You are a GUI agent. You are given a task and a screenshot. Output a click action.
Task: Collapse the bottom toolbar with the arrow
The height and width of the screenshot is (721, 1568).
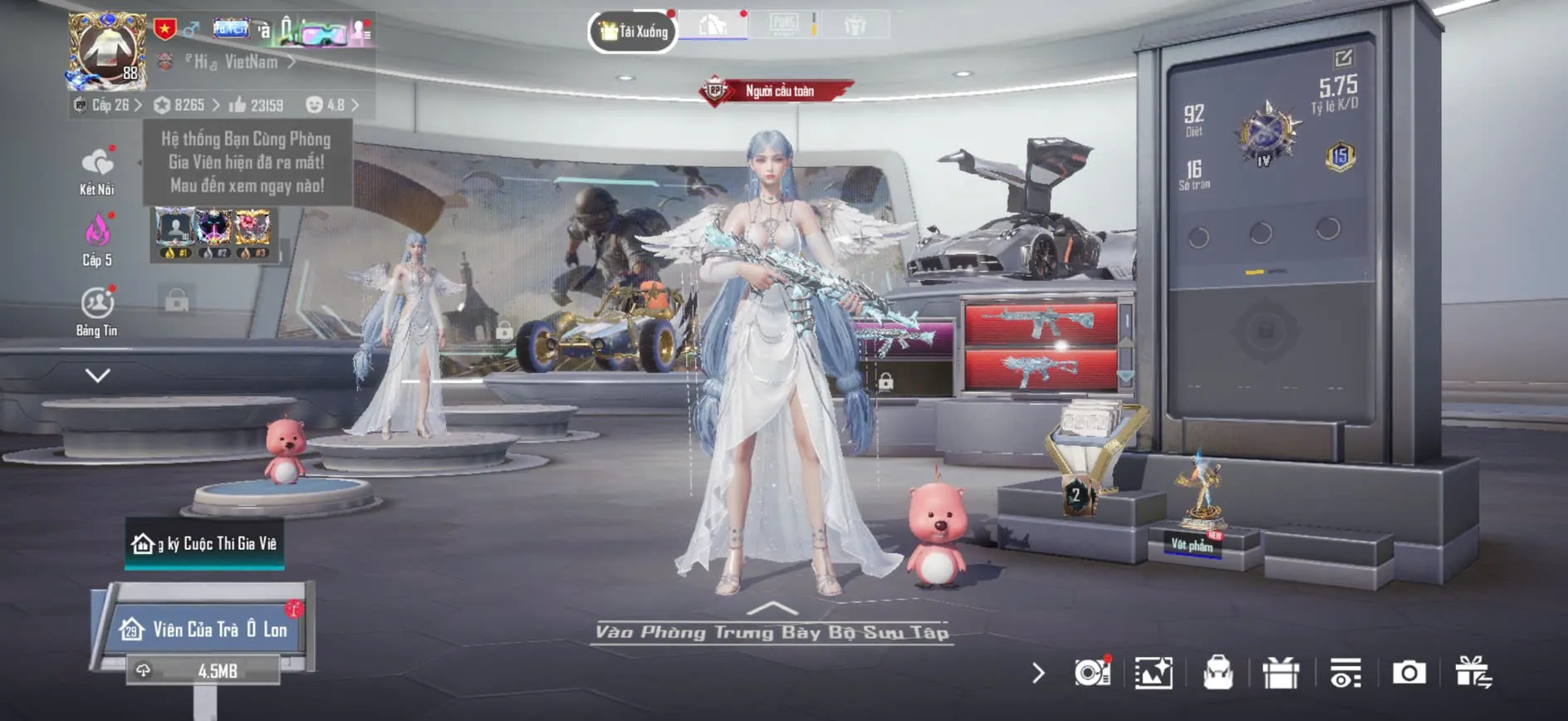coord(1038,673)
